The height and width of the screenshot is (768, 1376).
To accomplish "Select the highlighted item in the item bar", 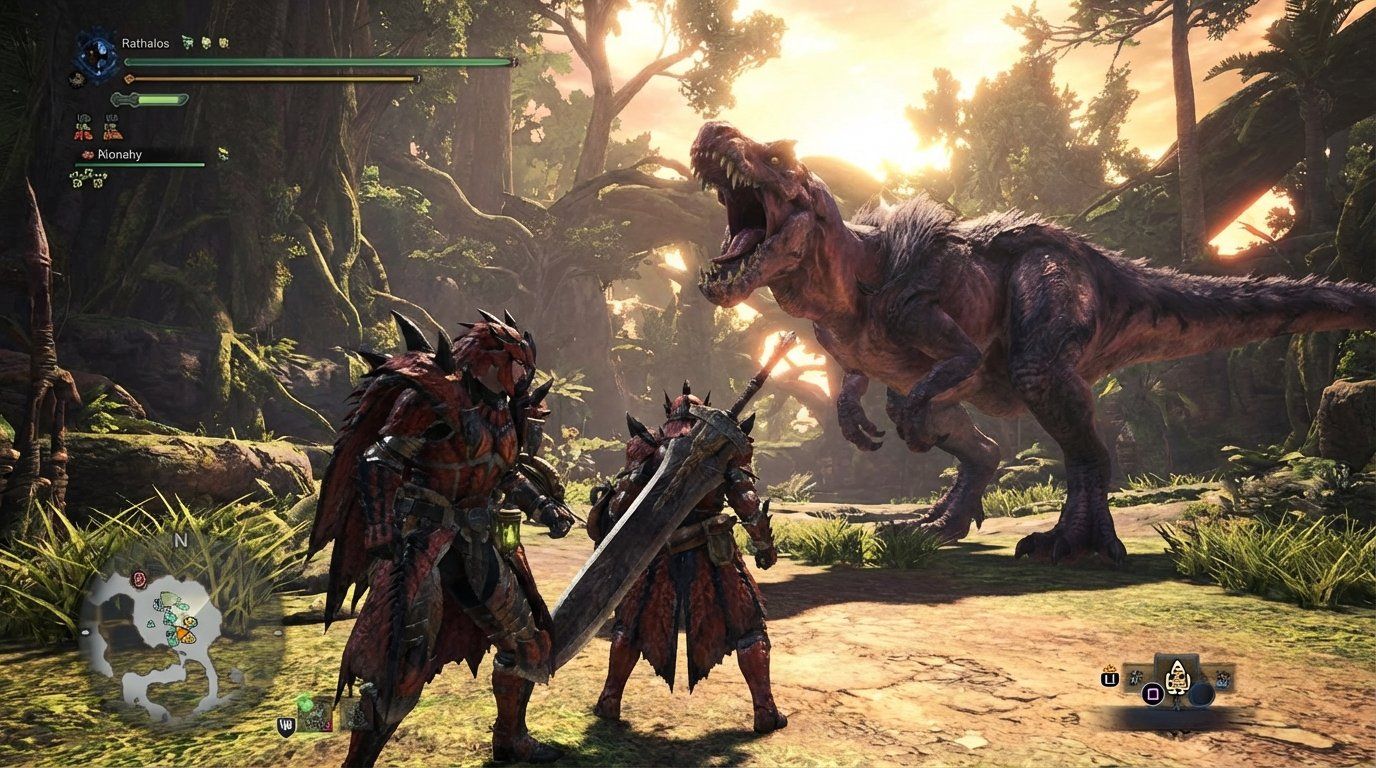I will [x=1177, y=679].
